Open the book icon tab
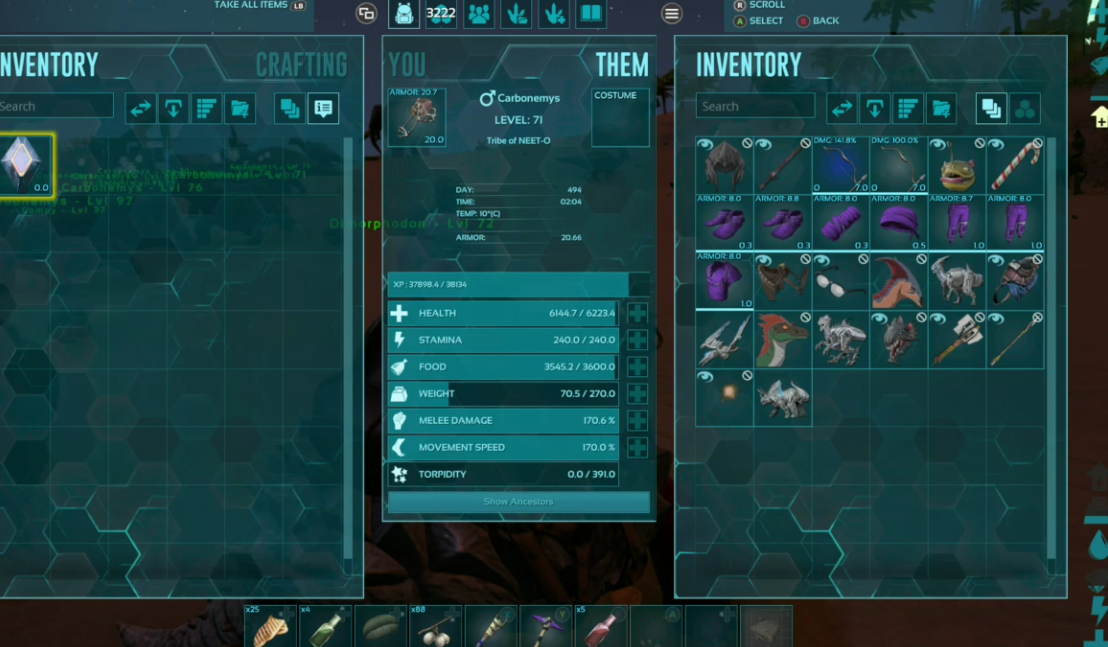Screen dimensions: 1108x647 (x=591, y=14)
